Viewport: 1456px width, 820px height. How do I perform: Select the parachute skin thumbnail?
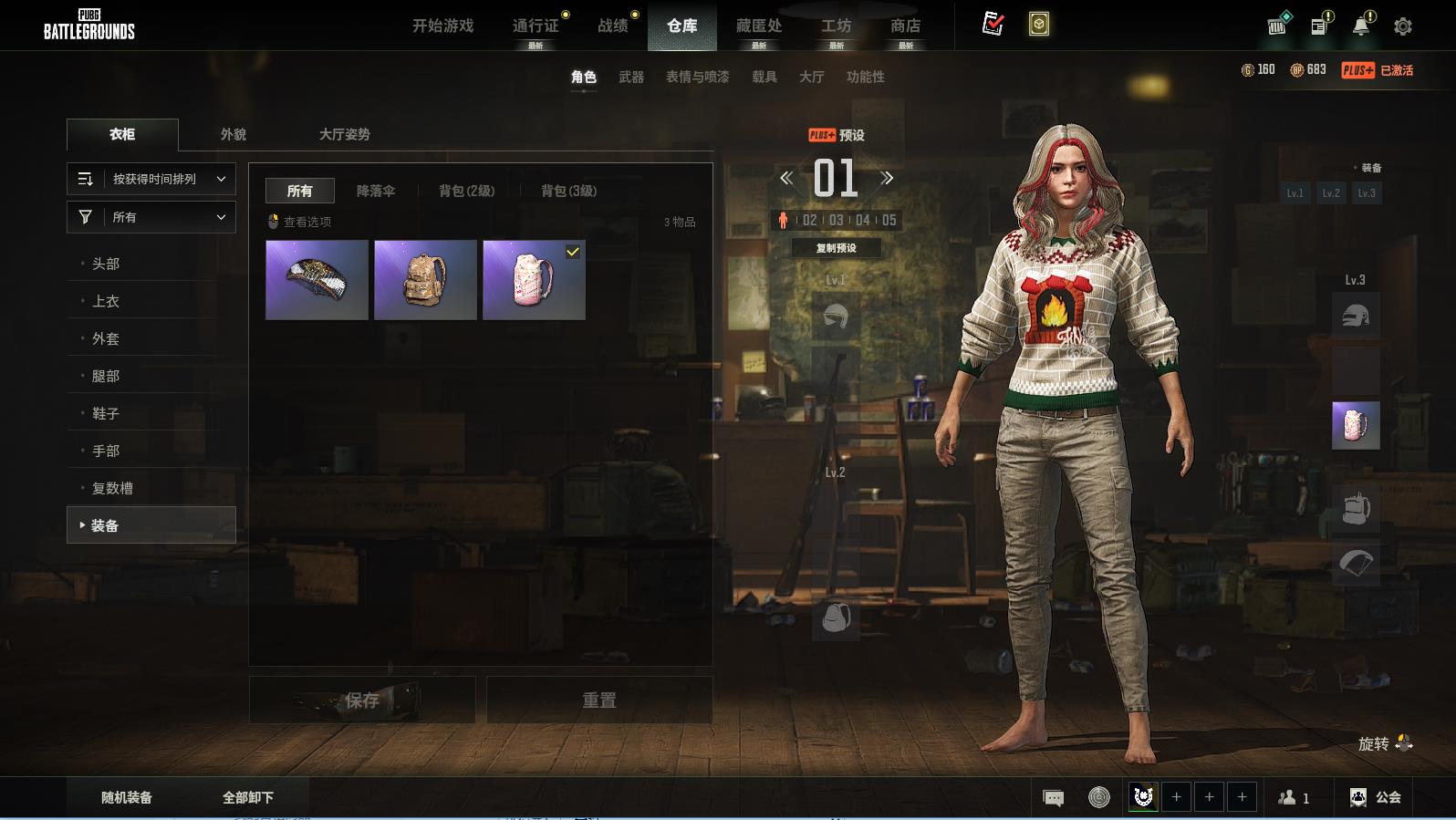click(317, 280)
